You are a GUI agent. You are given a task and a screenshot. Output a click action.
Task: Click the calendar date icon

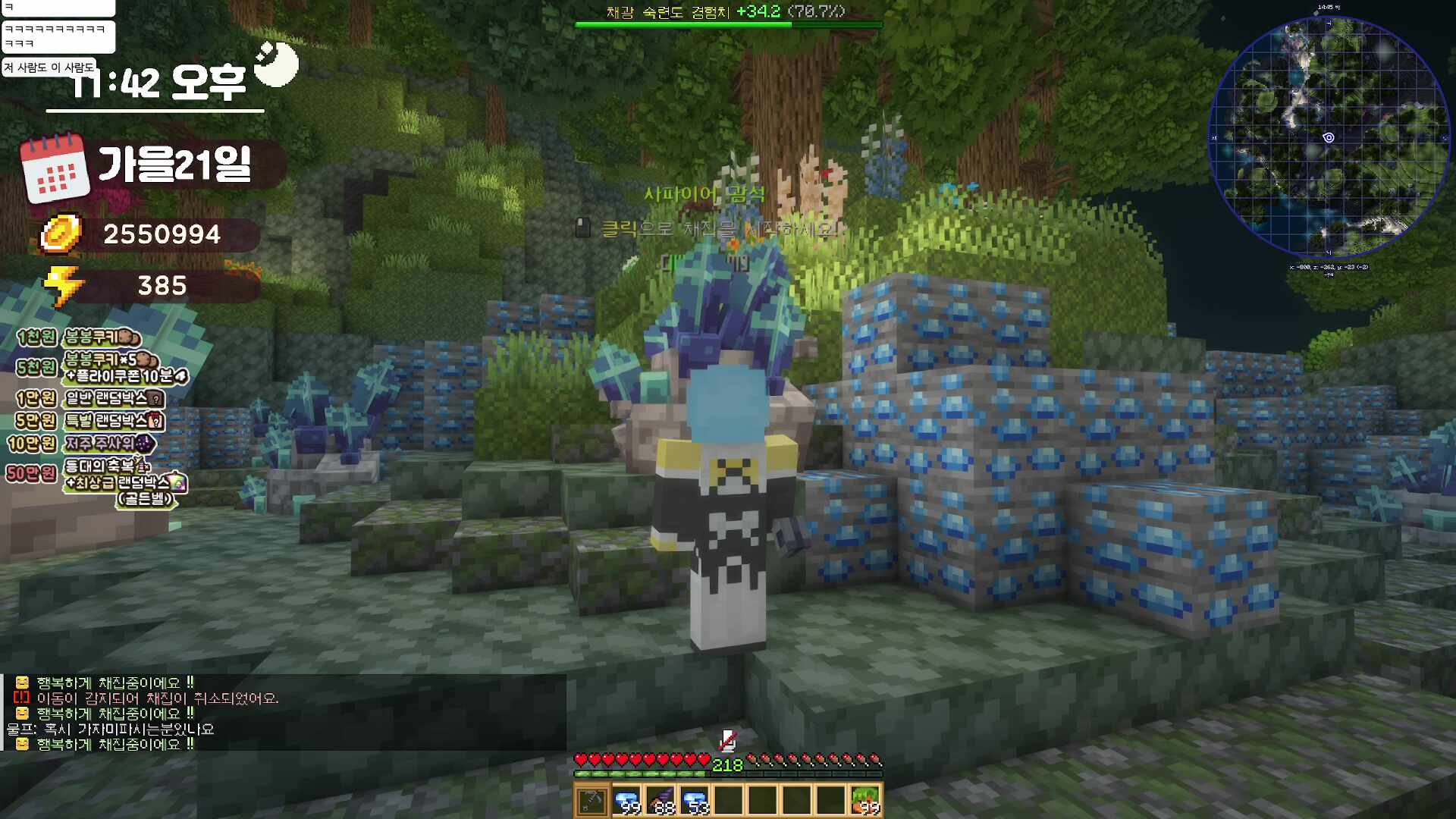[x=54, y=168]
